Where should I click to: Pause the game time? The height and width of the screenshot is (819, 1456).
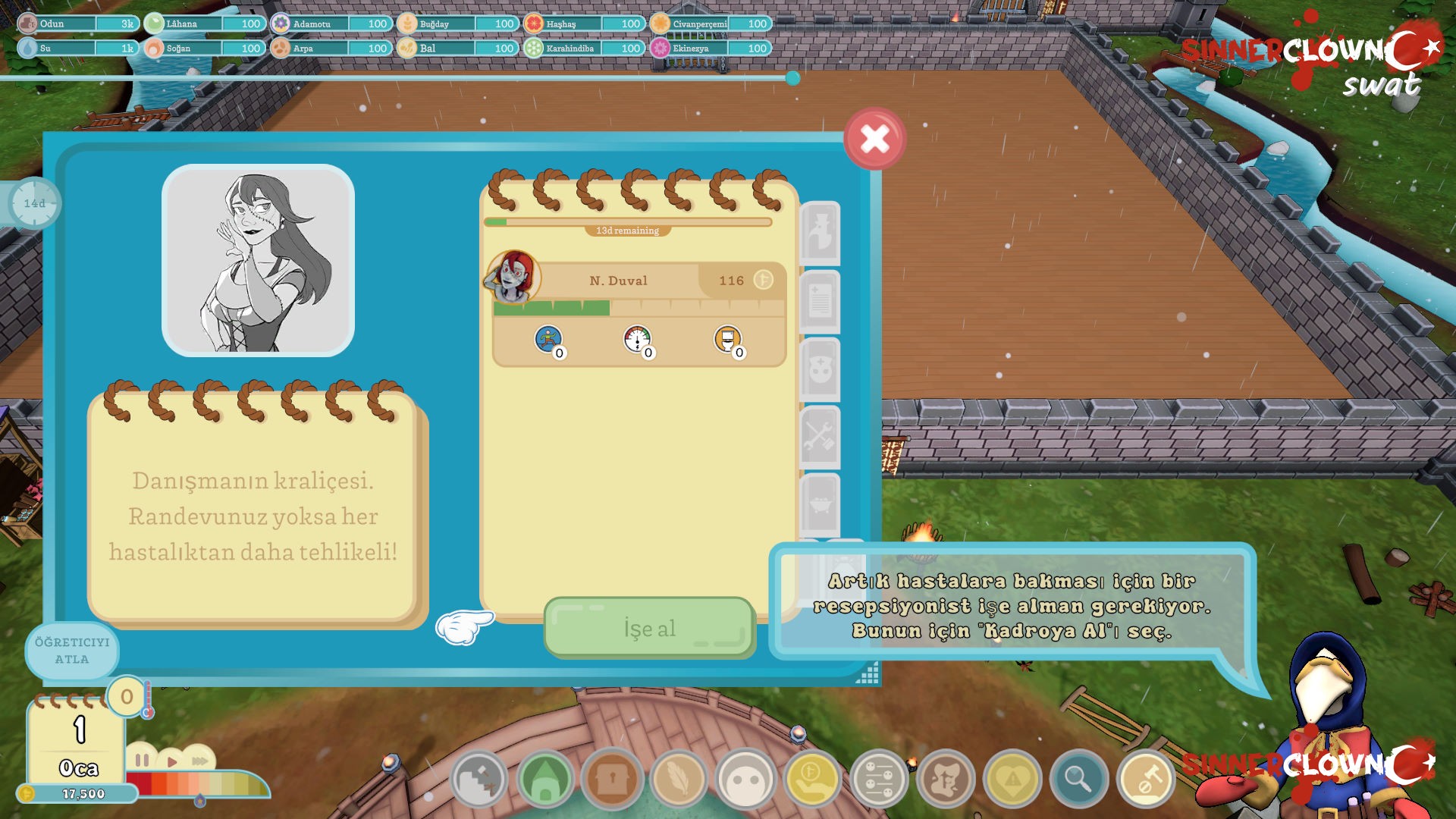click(x=142, y=760)
